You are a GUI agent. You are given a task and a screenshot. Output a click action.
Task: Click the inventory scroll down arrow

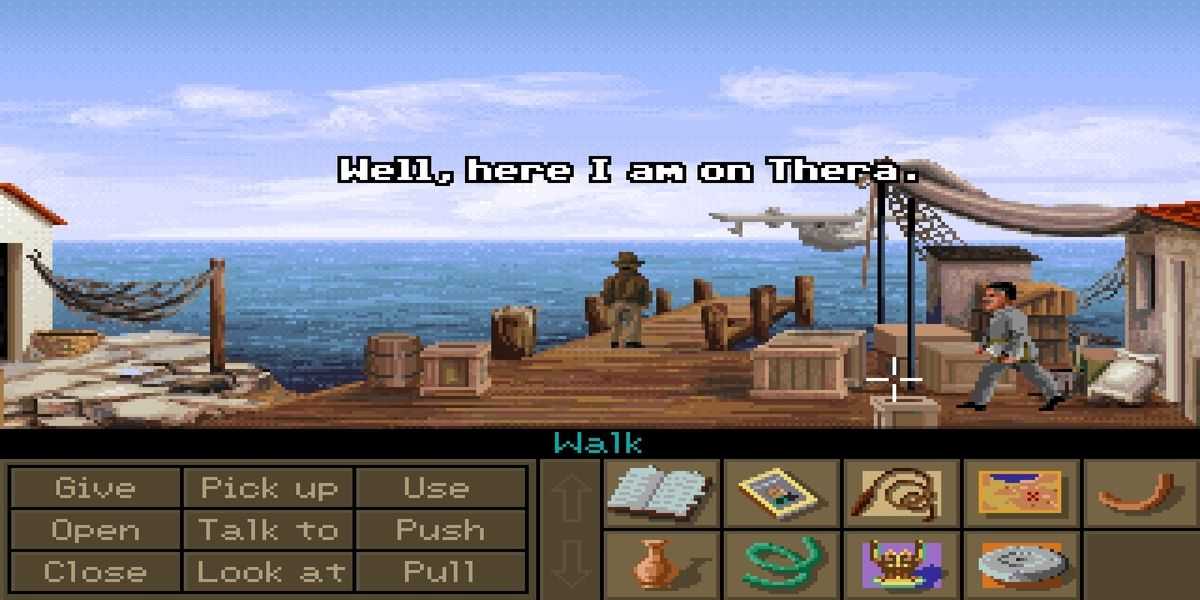click(x=570, y=565)
